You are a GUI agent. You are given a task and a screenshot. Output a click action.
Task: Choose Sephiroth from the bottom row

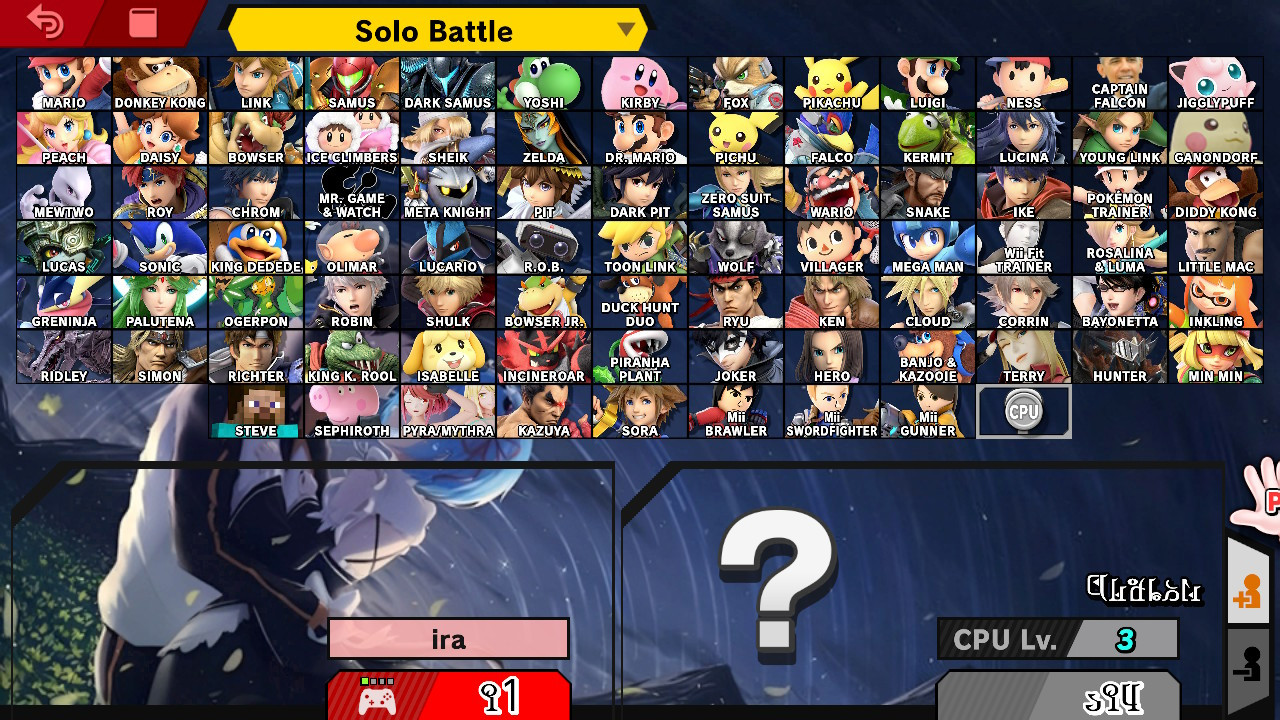point(351,412)
